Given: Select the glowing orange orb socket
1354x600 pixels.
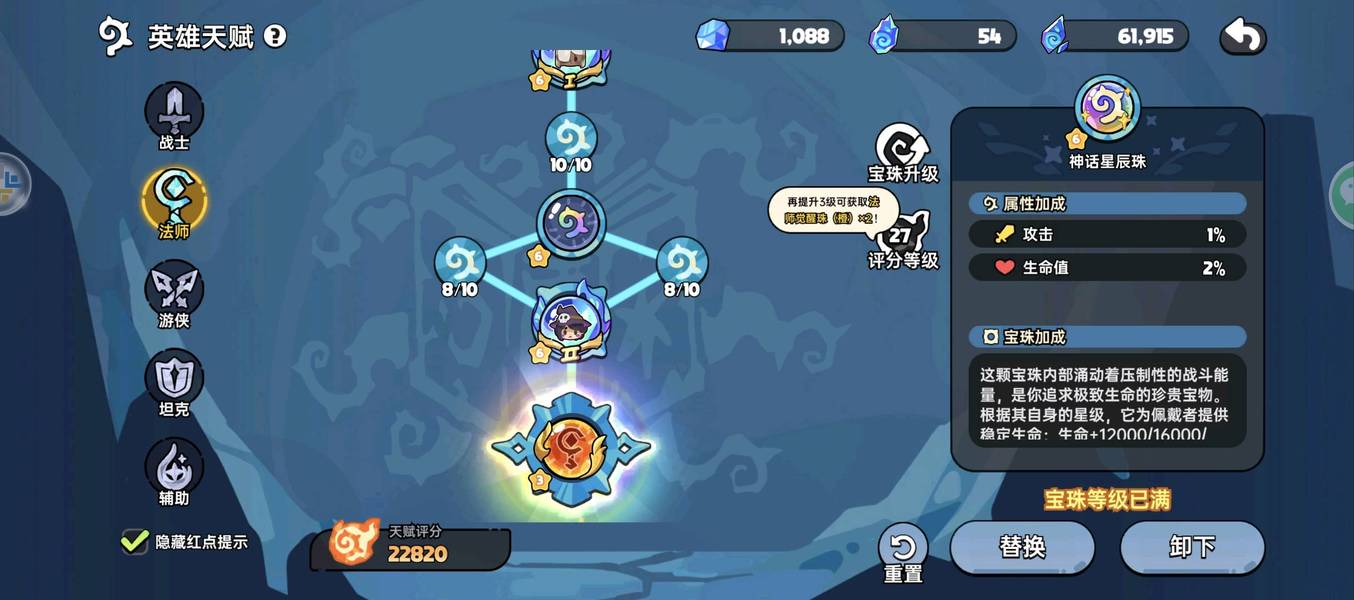Looking at the screenshot, I should coord(570,449).
